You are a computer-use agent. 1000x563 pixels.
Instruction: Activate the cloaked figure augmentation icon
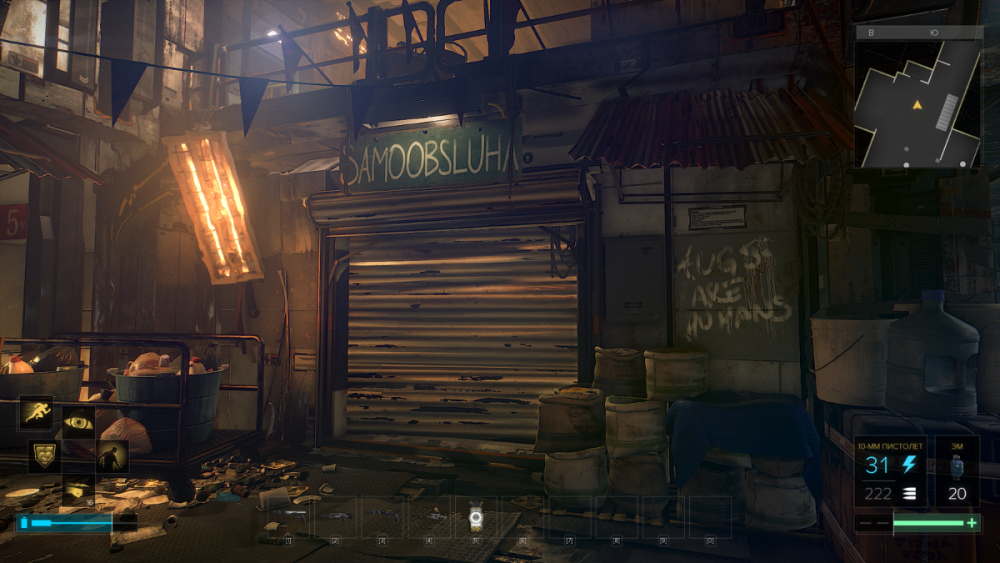click(111, 456)
